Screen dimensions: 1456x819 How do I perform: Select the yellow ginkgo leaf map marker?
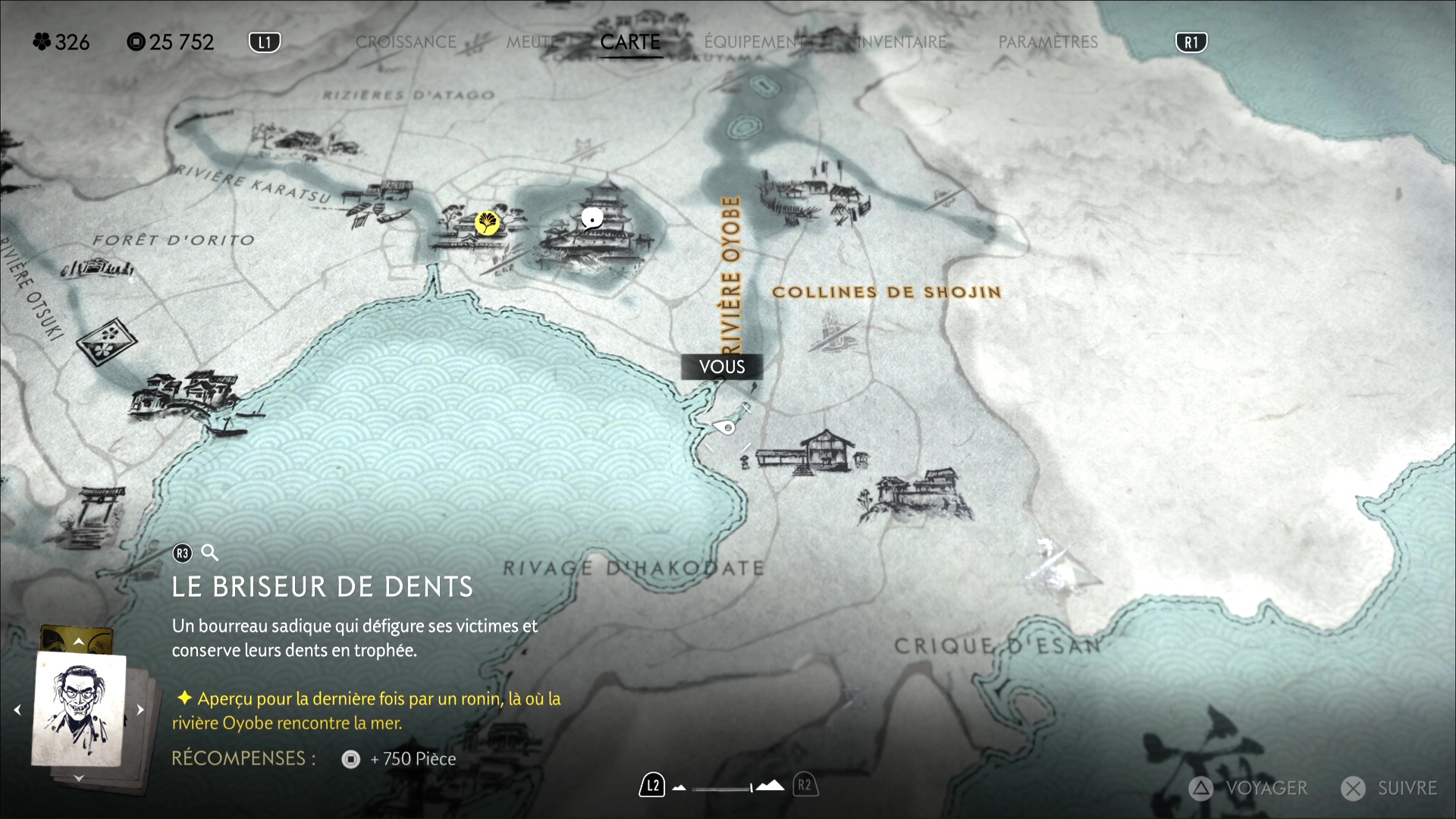click(487, 223)
